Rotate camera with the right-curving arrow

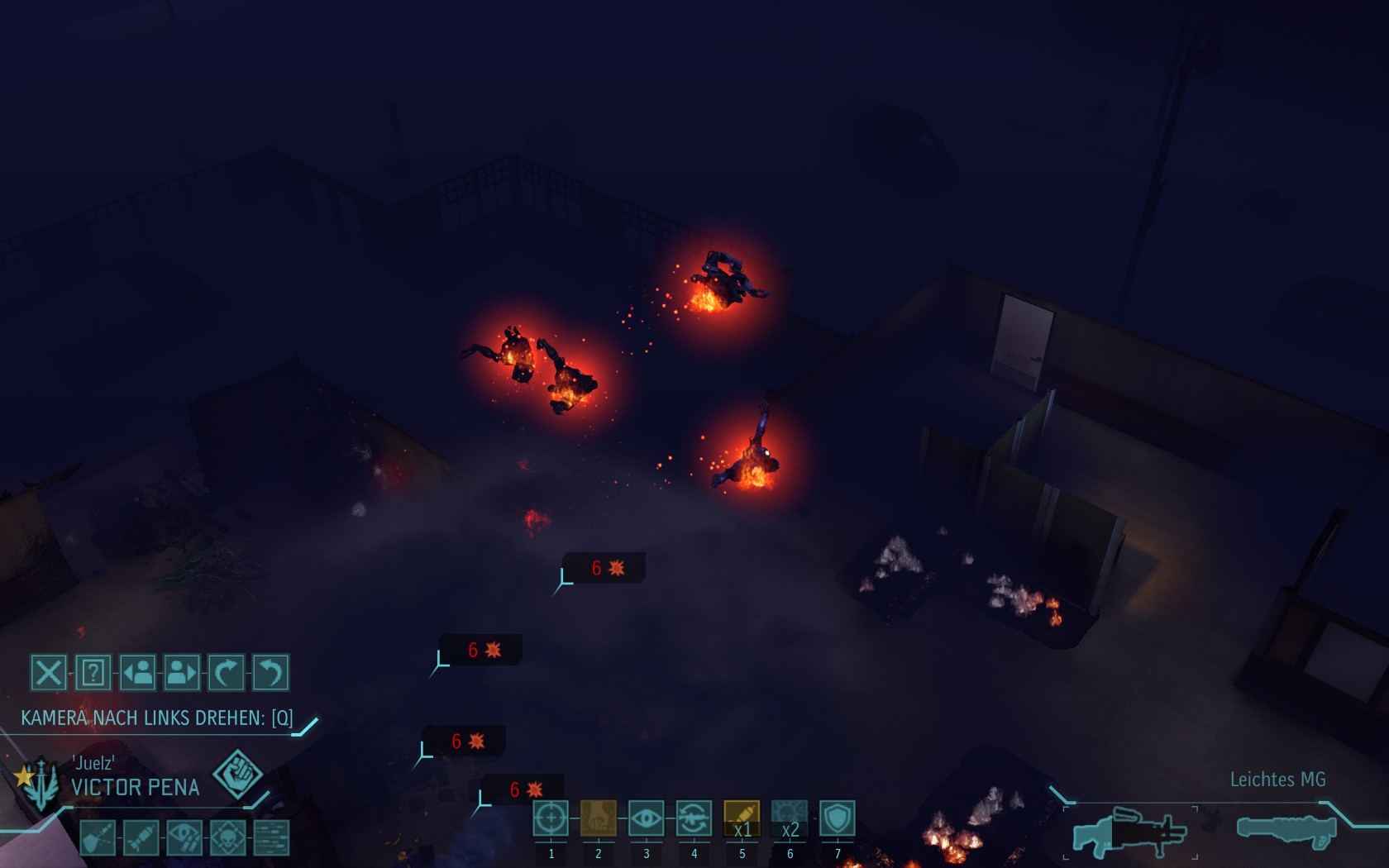226,672
